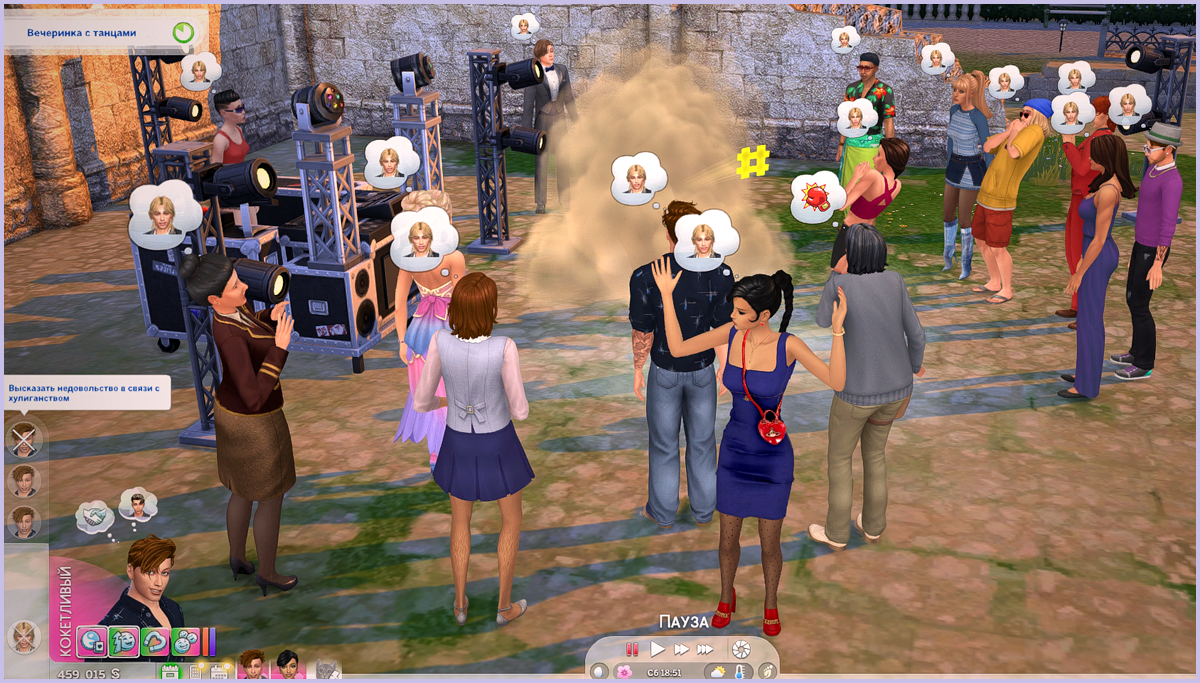
Task: Resume the game at normal speed
Action: coord(657,649)
